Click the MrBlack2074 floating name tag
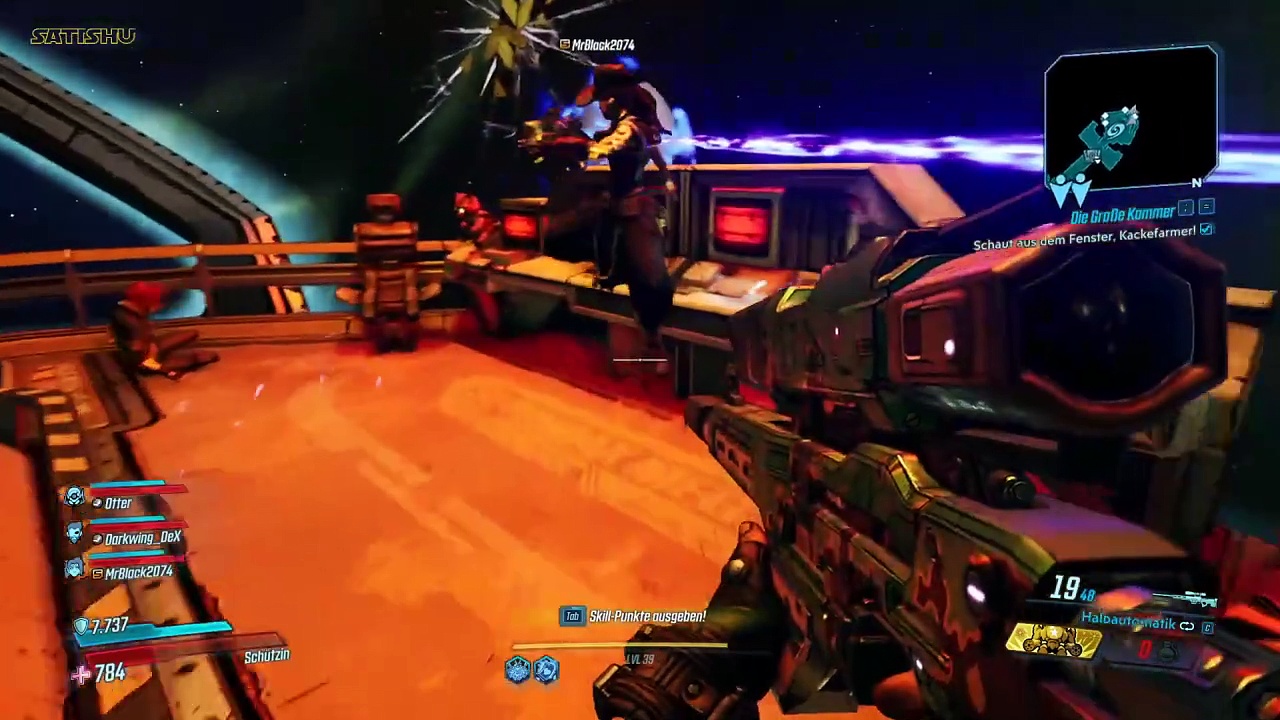The height and width of the screenshot is (720, 1280). click(598, 45)
